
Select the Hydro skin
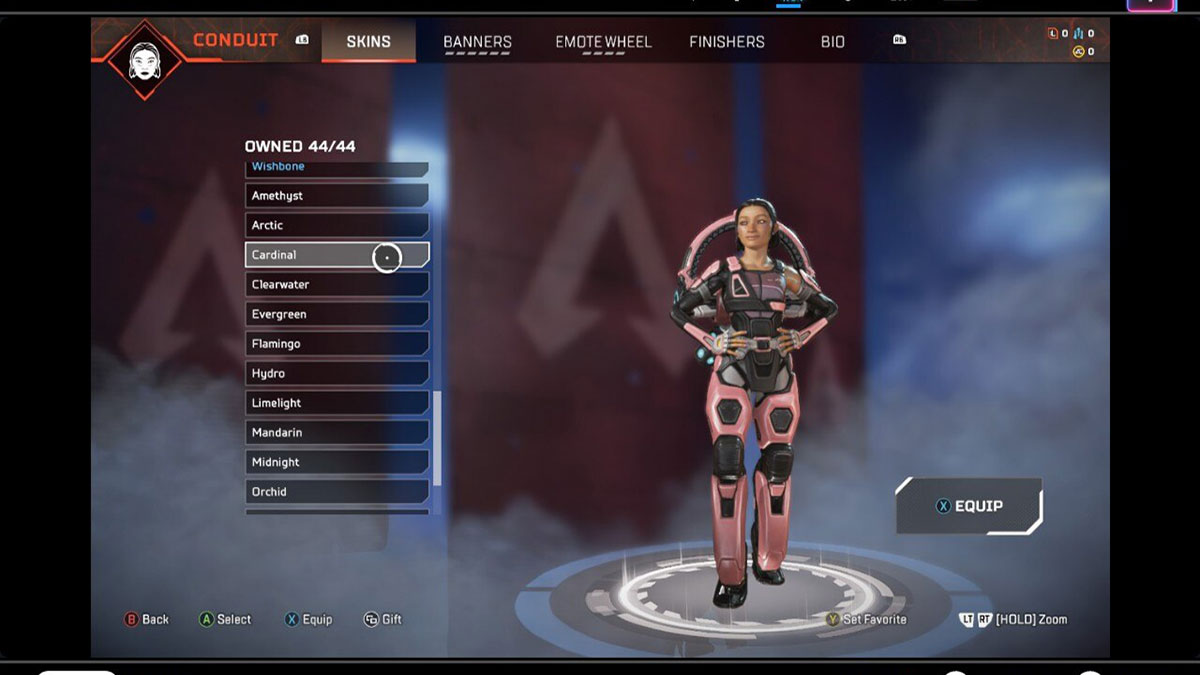pos(336,373)
